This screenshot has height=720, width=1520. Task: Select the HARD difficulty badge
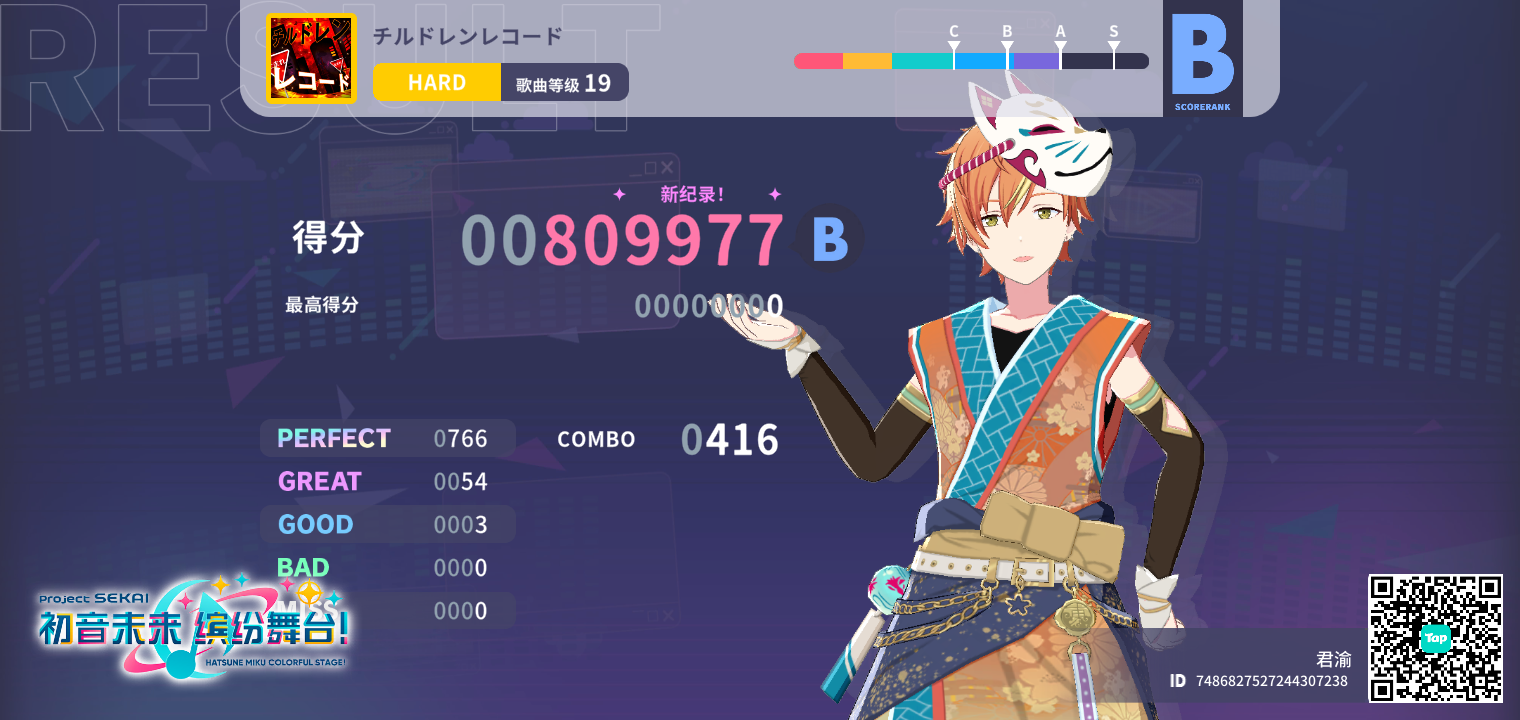pos(436,82)
